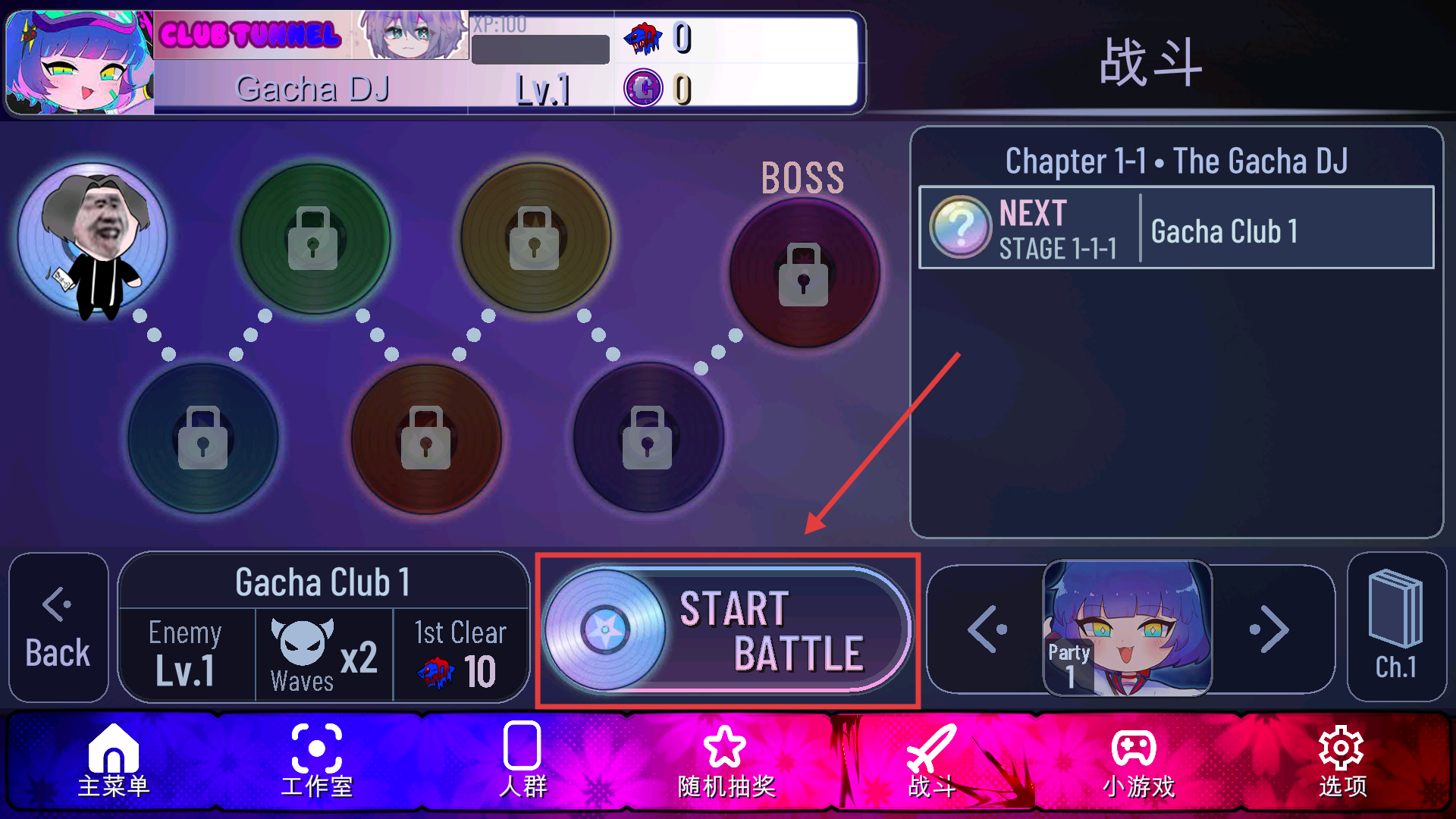Open the 主菜单 home tab
Viewport: 1456px width, 819px height.
pos(114,761)
